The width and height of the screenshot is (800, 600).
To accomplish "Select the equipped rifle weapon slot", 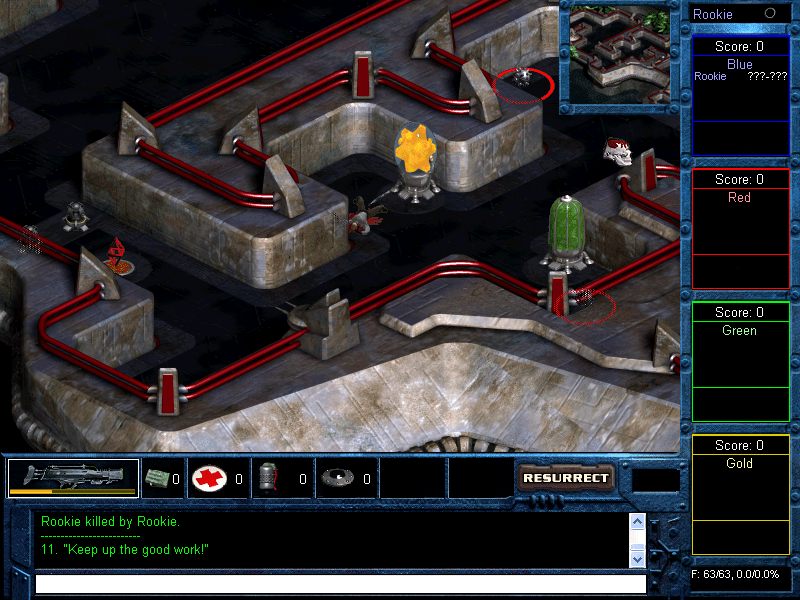I will [x=73, y=478].
